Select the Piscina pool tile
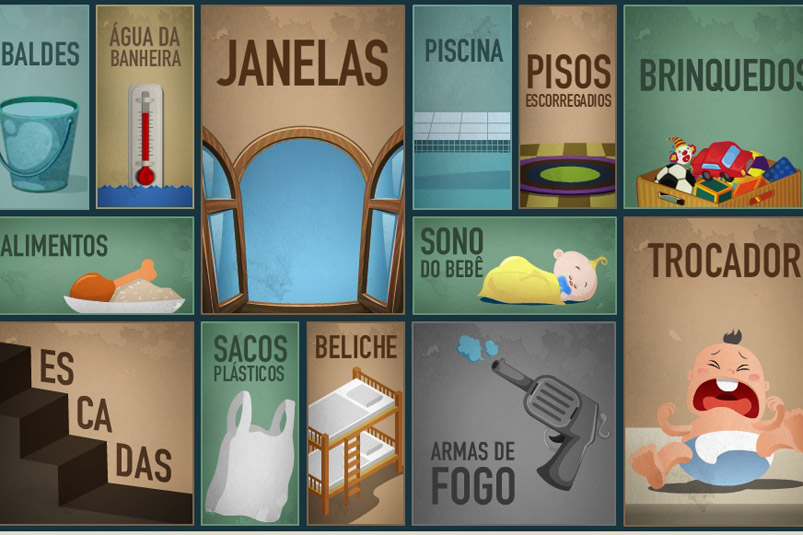 click(x=462, y=108)
